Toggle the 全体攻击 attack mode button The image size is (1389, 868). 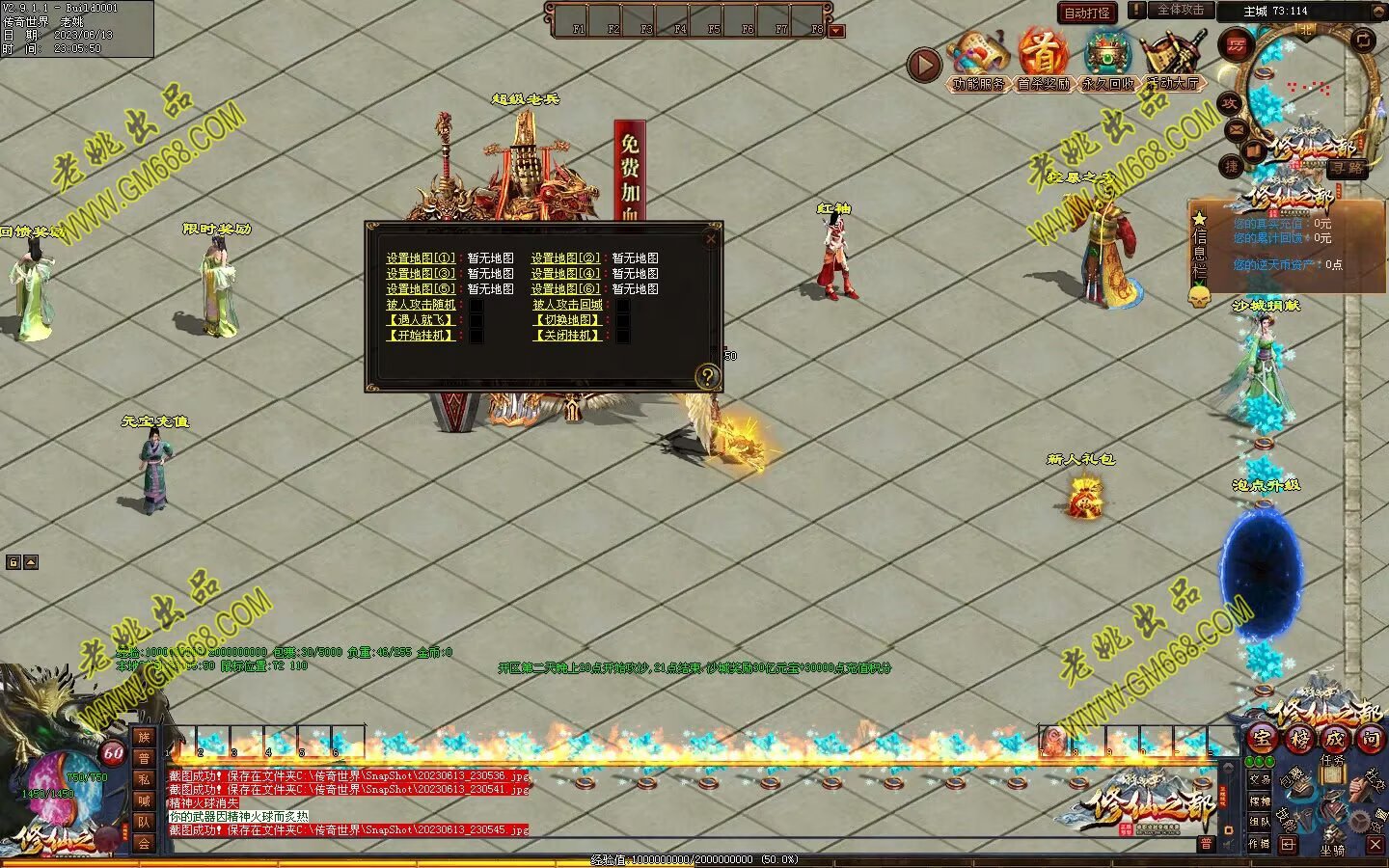(x=1180, y=10)
